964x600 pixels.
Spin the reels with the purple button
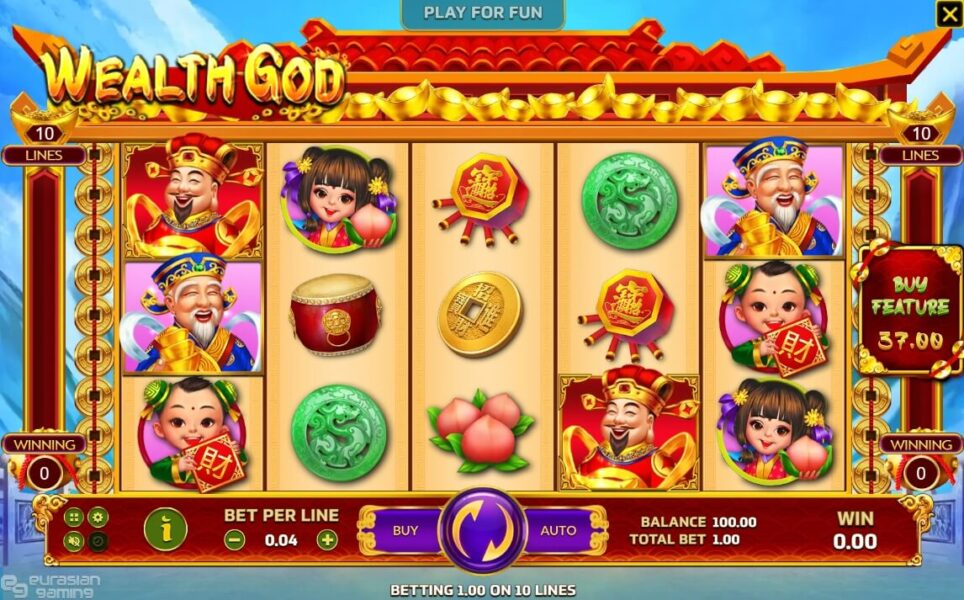coord(482,530)
